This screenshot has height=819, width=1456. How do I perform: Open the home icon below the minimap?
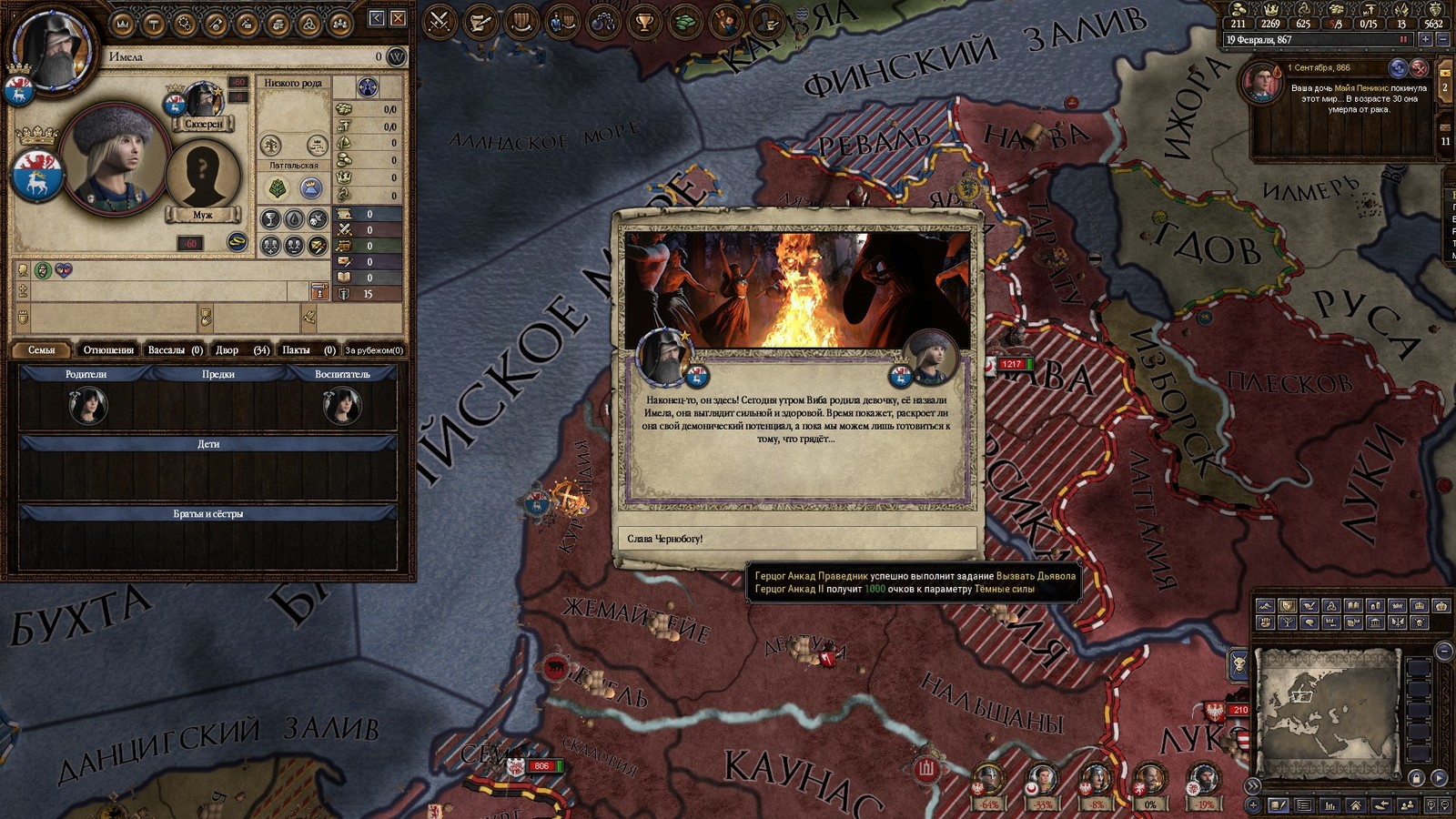(x=1355, y=805)
